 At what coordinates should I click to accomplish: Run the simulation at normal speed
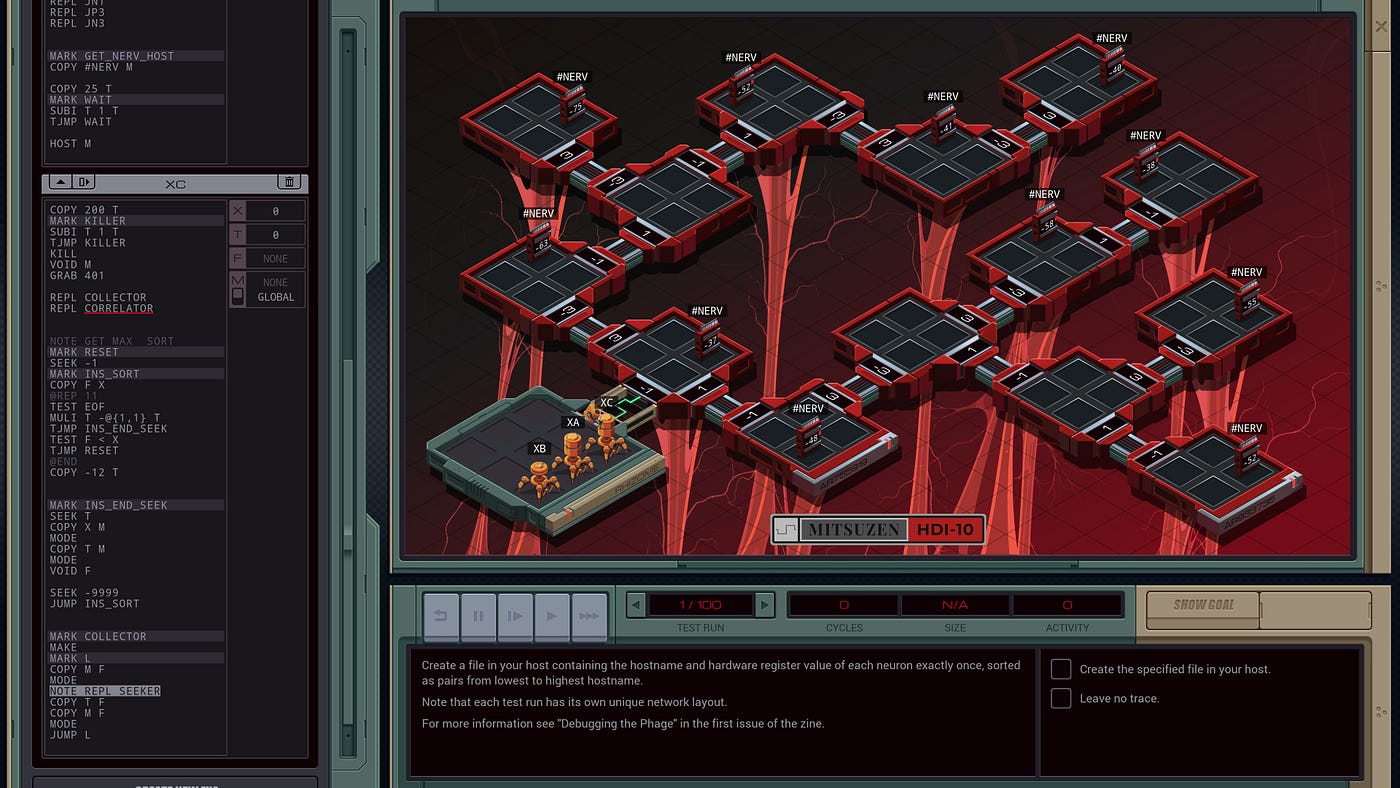pos(552,616)
